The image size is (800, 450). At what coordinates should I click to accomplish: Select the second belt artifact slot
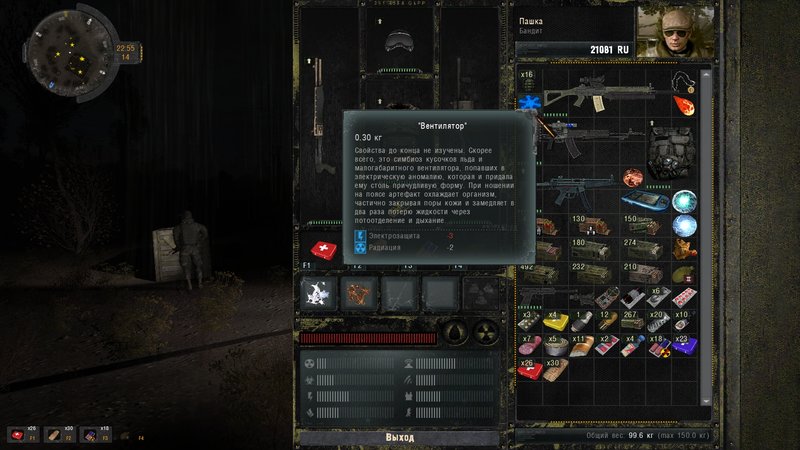pos(360,293)
